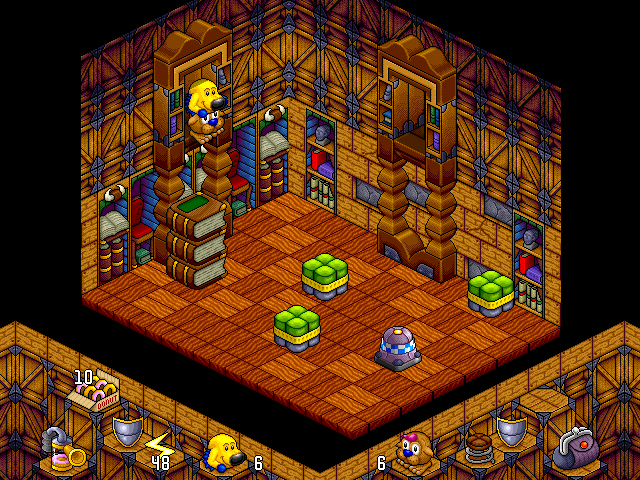Click the hooter horn icon
This screenshot has width=640, height=480.
(60, 452)
